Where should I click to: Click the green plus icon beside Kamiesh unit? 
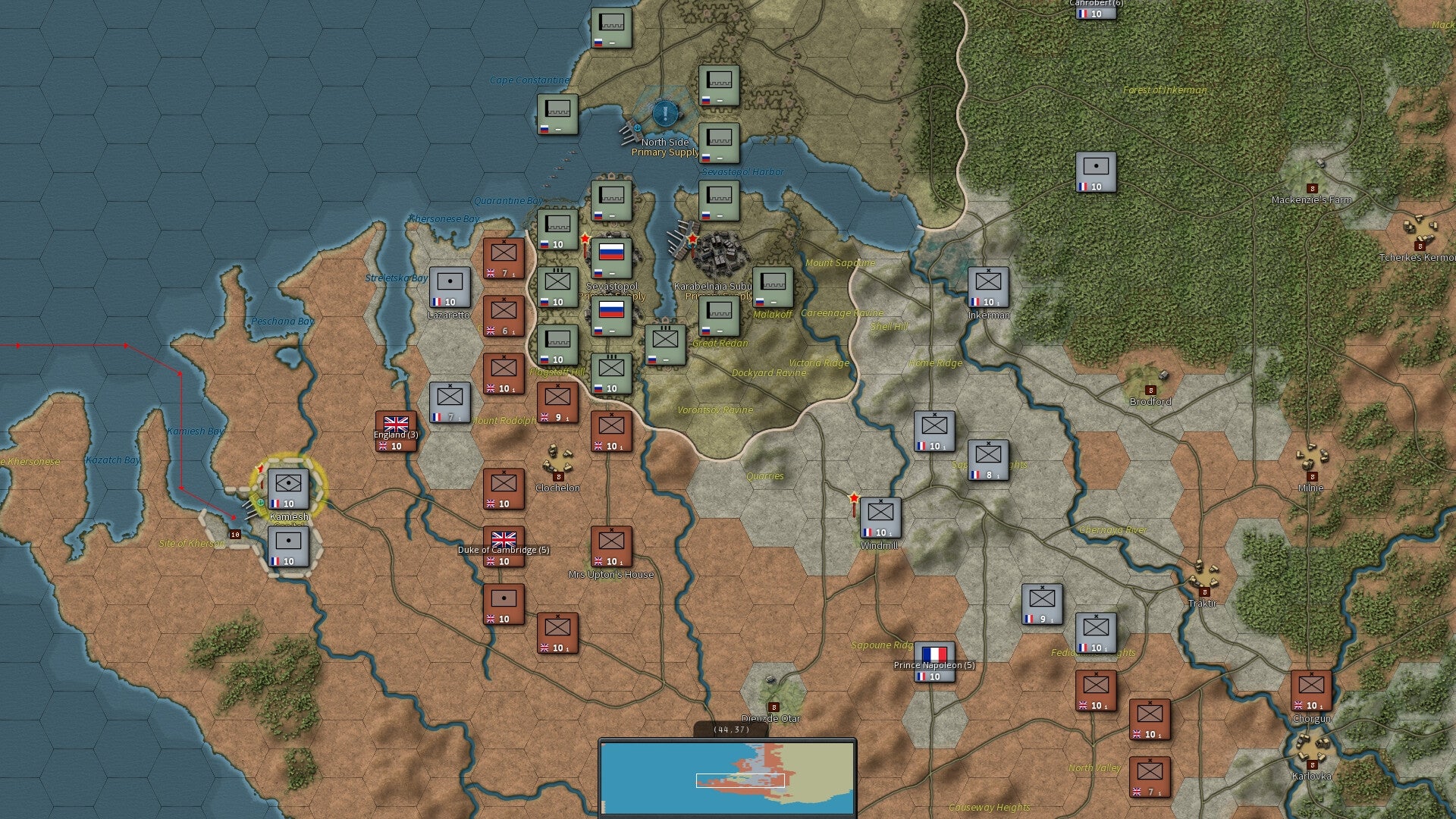click(261, 502)
